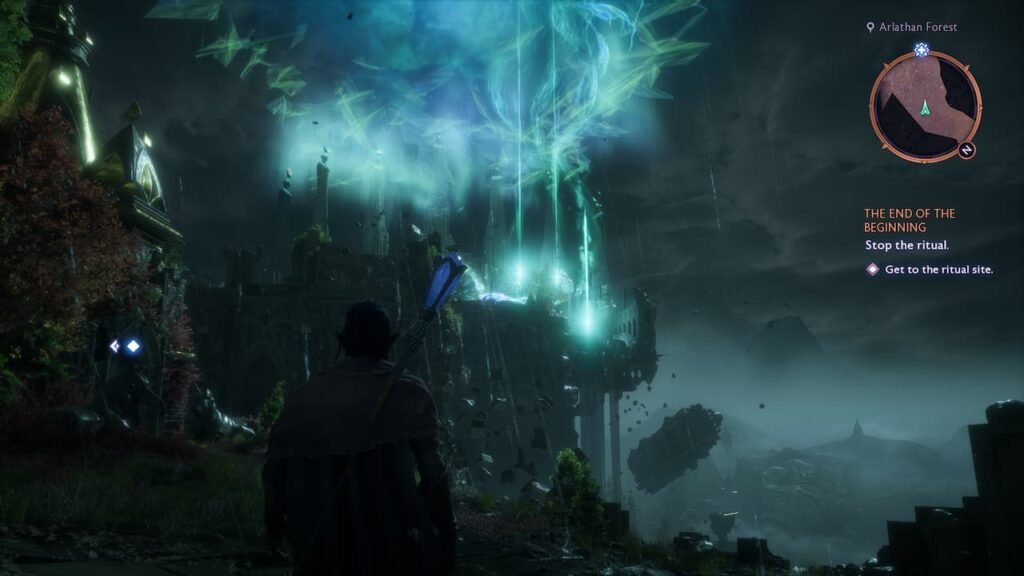Click the Arlathan Forest location label
The width and height of the screenshot is (1024, 576).
coord(918,27)
